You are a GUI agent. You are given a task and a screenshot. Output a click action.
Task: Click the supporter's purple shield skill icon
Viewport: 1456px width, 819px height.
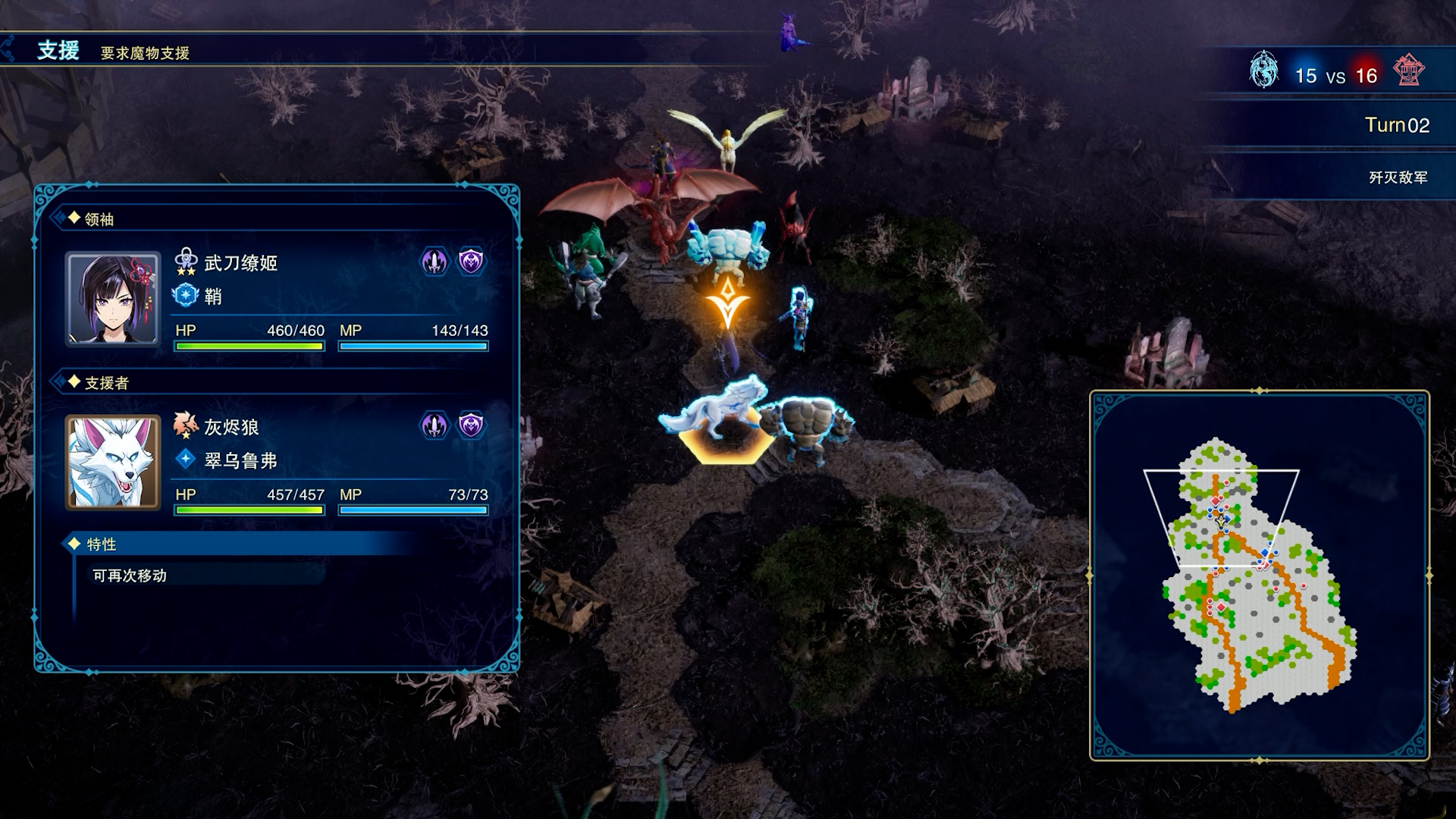tap(471, 426)
